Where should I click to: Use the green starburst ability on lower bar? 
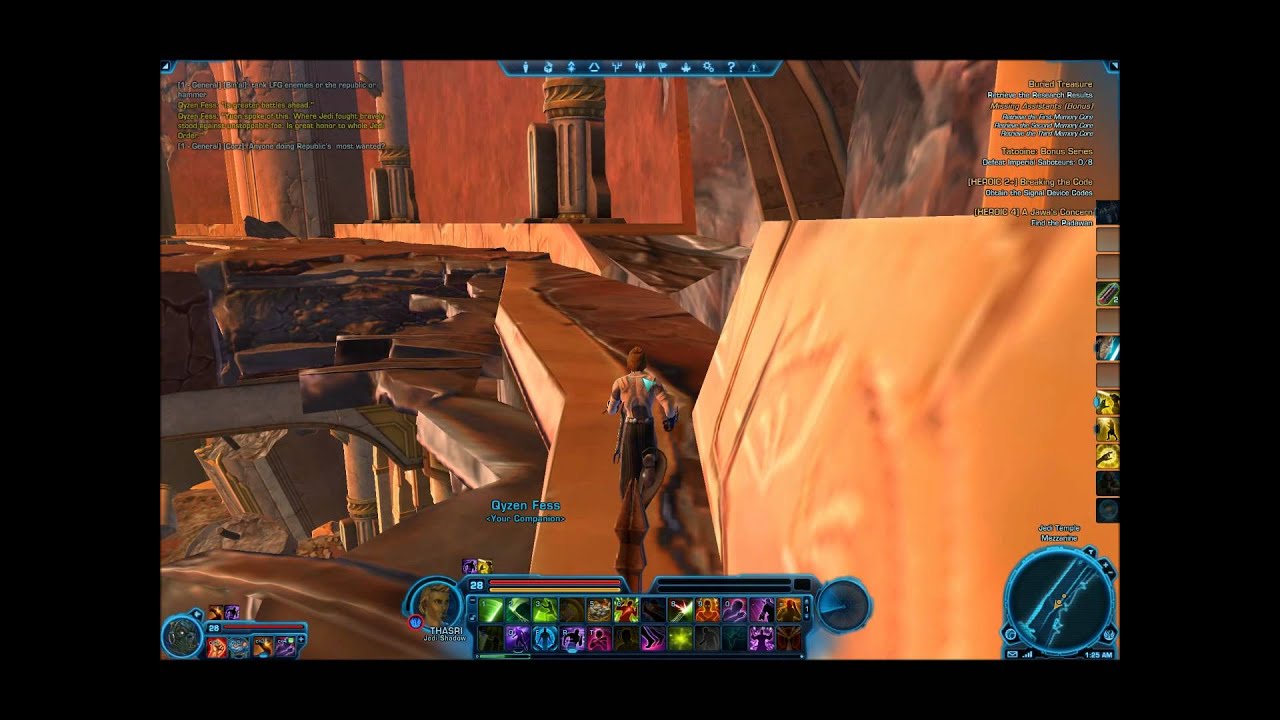[680, 638]
